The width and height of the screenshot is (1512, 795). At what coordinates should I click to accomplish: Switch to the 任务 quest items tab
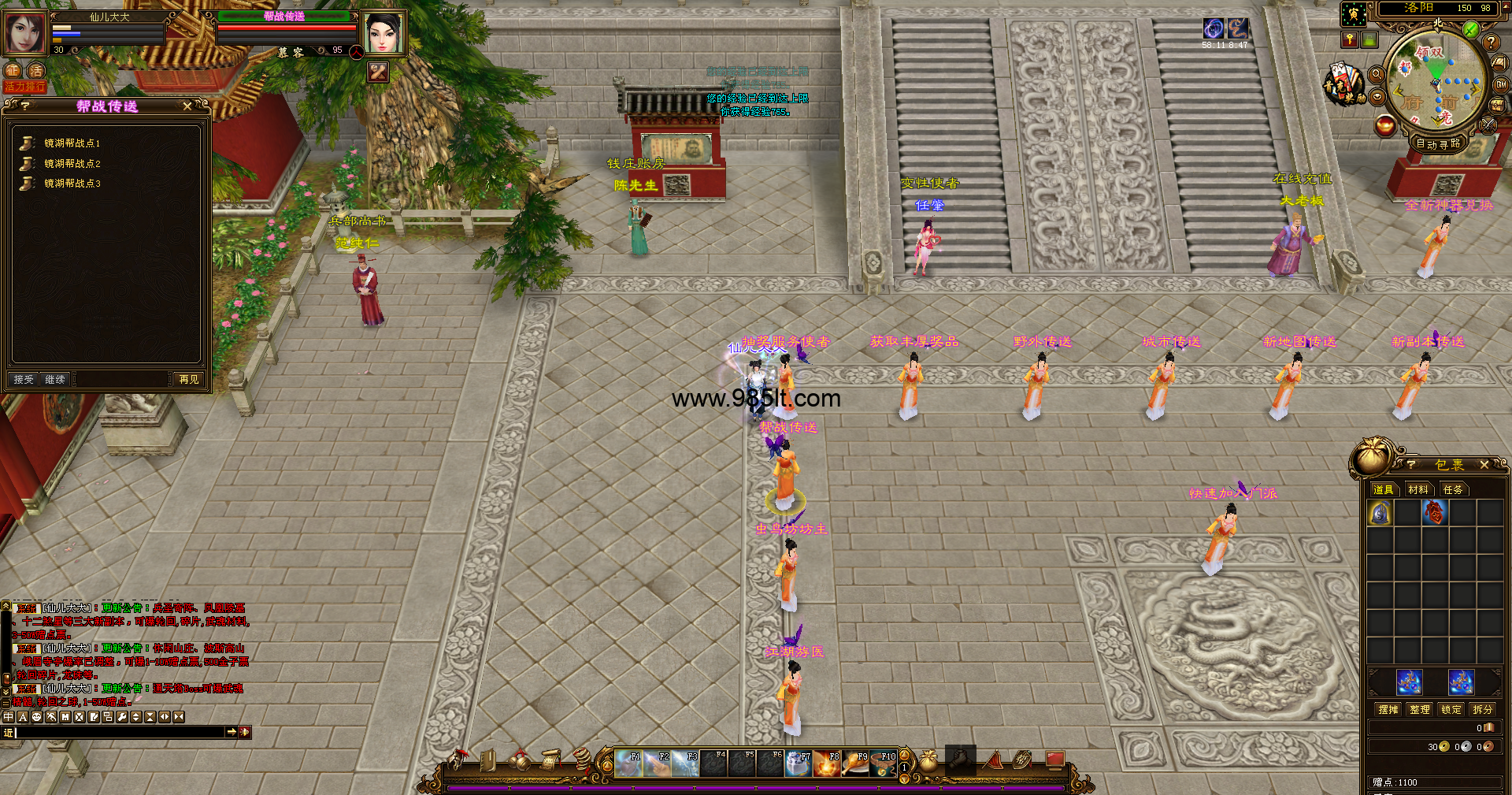click(1453, 490)
